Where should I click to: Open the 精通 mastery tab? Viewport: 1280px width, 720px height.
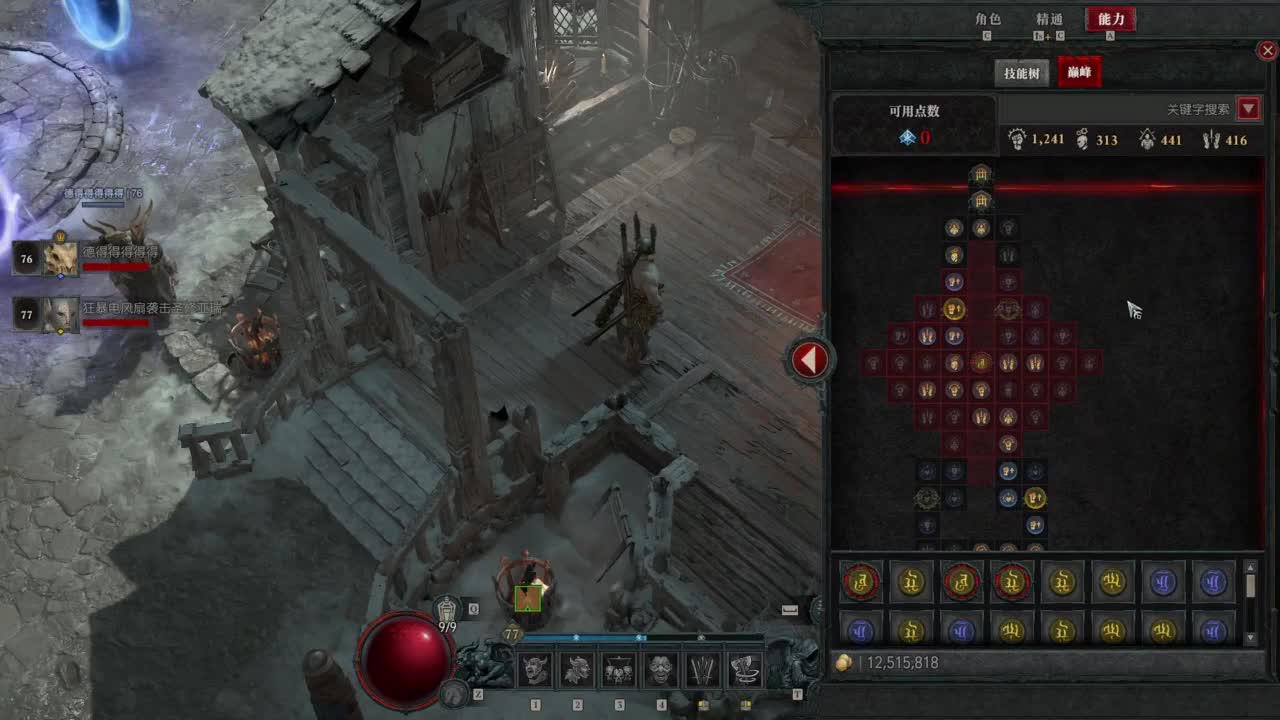1049,19
